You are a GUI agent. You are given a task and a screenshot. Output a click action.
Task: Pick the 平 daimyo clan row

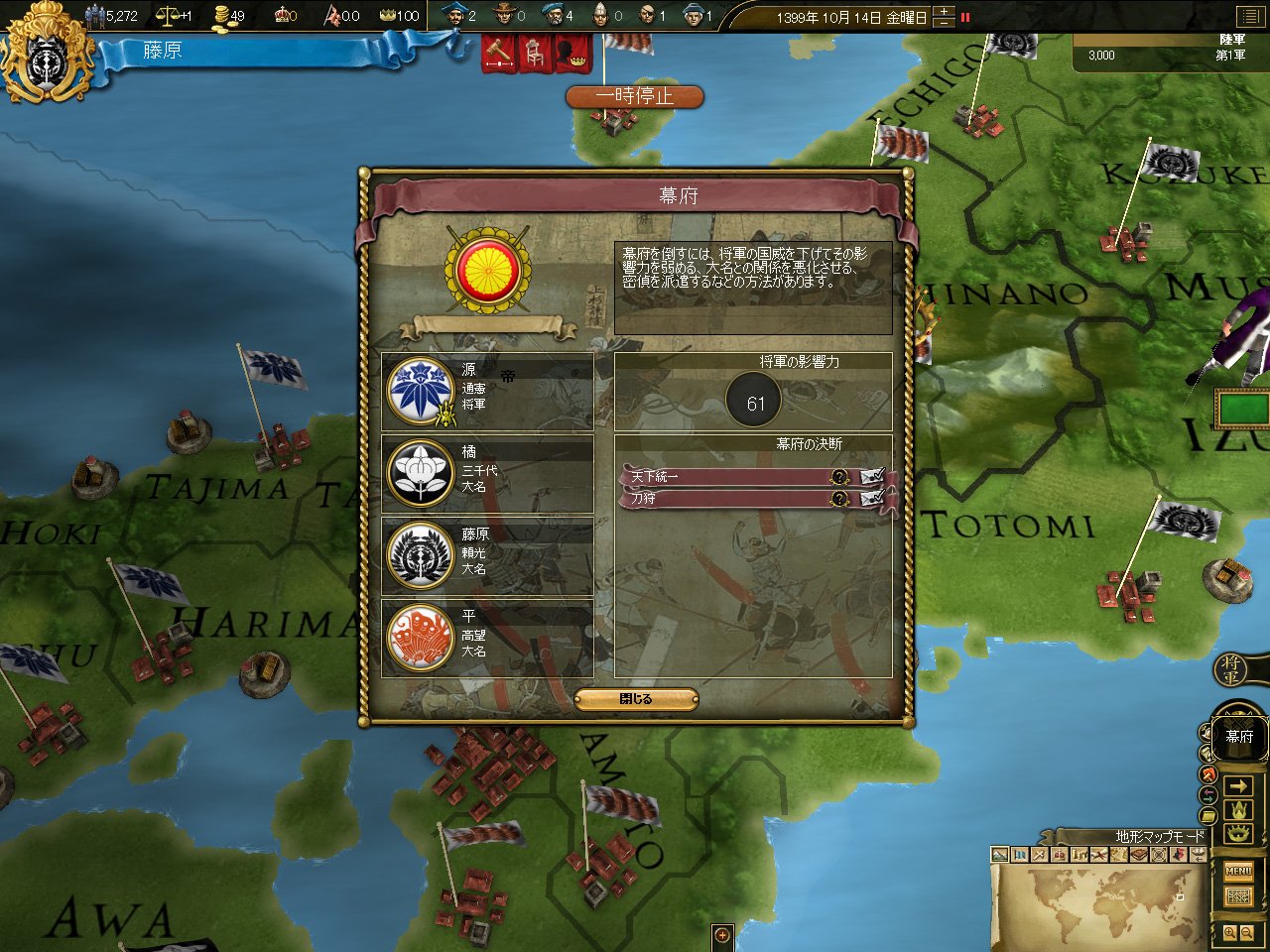click(x=487, y=638)
